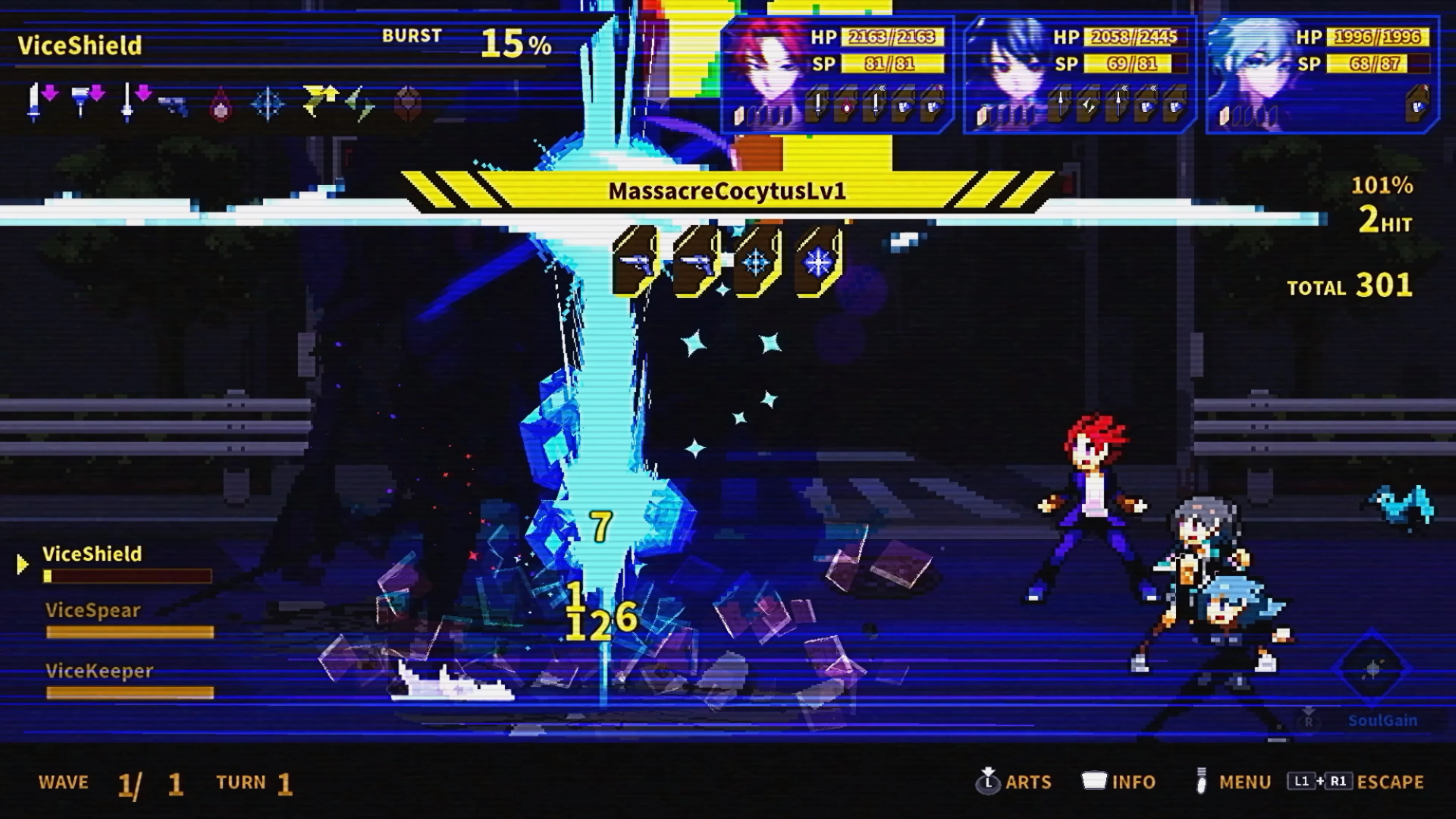Select ViceSpear in the enemy list
1456x819 pixels.
point(92,610)
